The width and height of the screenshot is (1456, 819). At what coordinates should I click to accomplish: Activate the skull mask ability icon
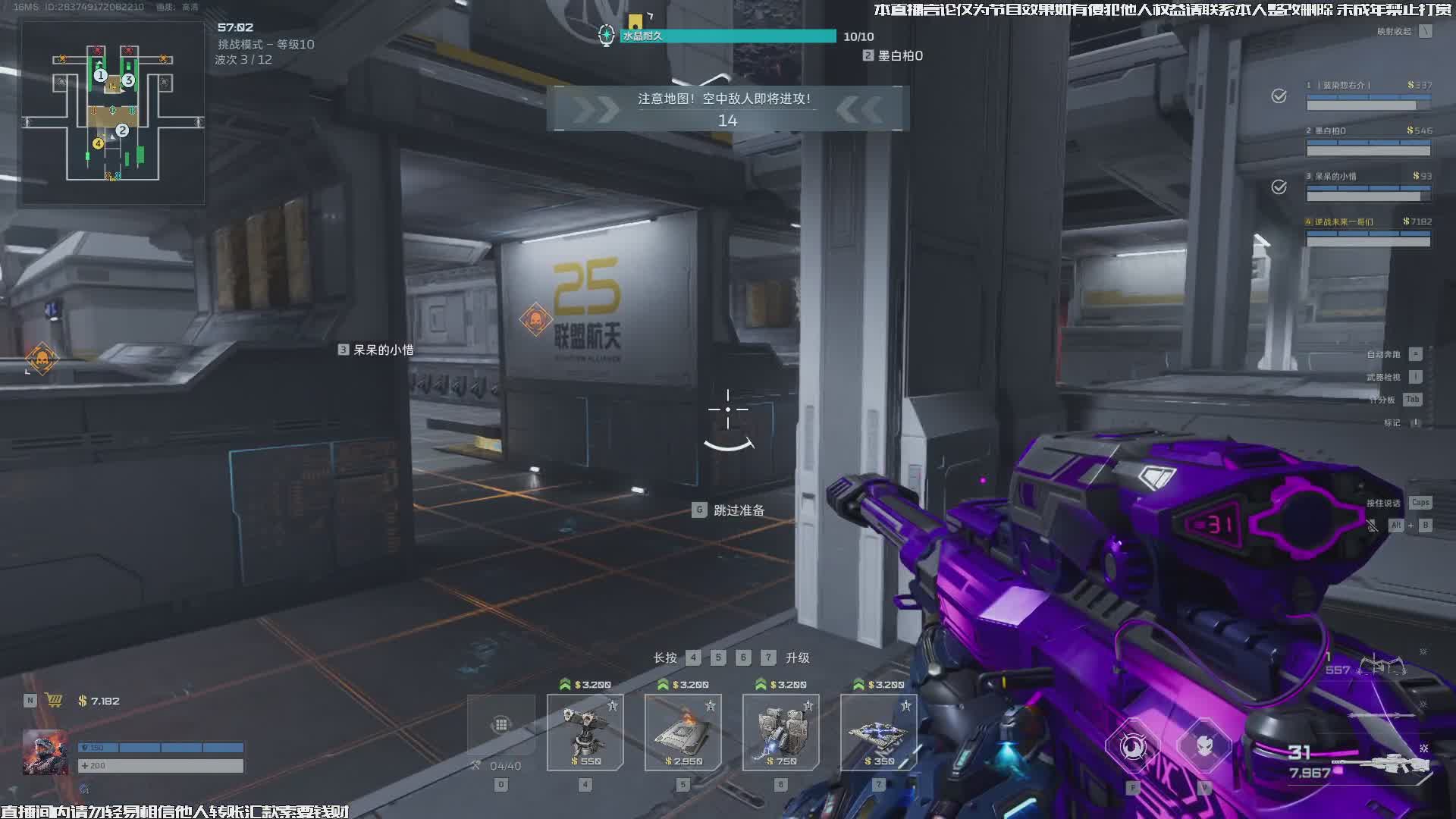click(x=1204, y=747)
